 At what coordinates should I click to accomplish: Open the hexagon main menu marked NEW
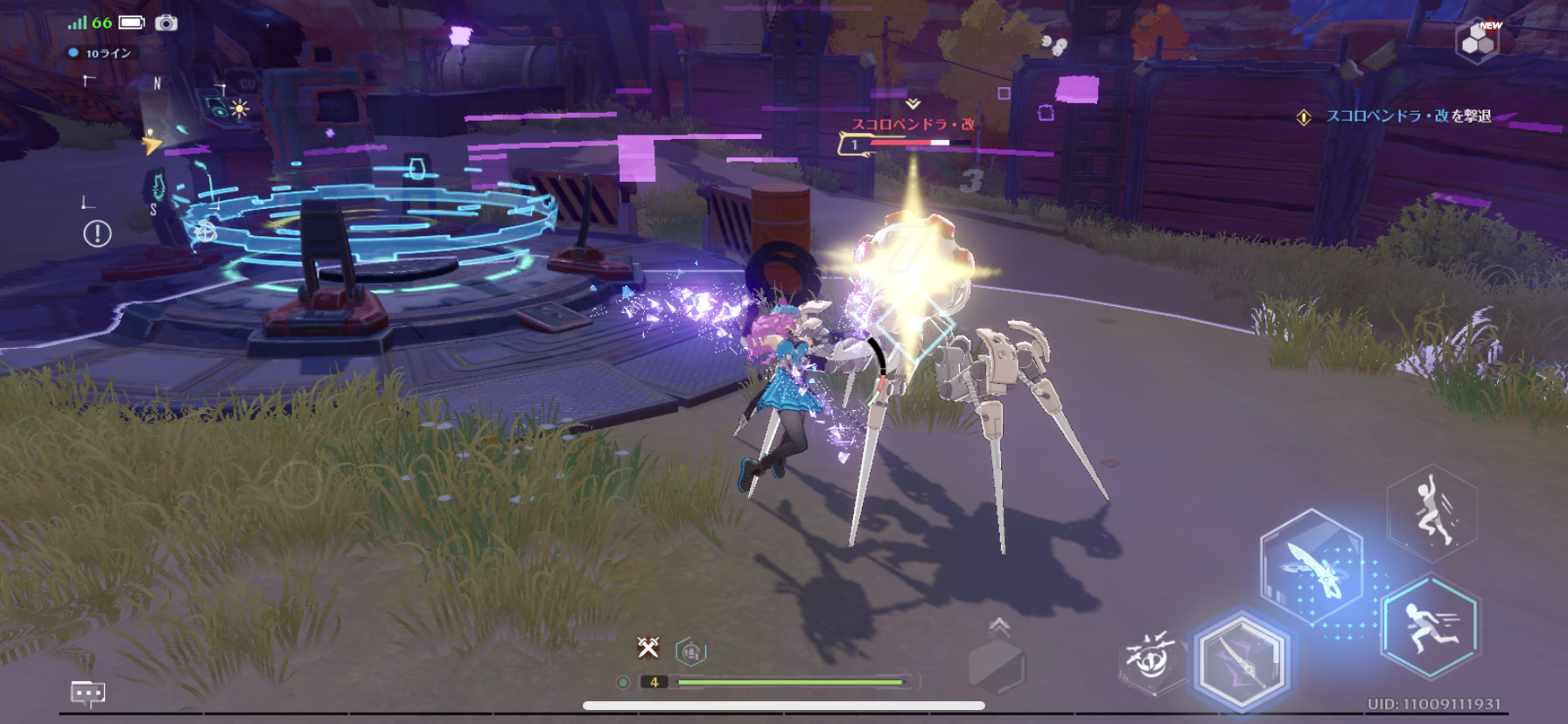click(x=1477, y=40)
